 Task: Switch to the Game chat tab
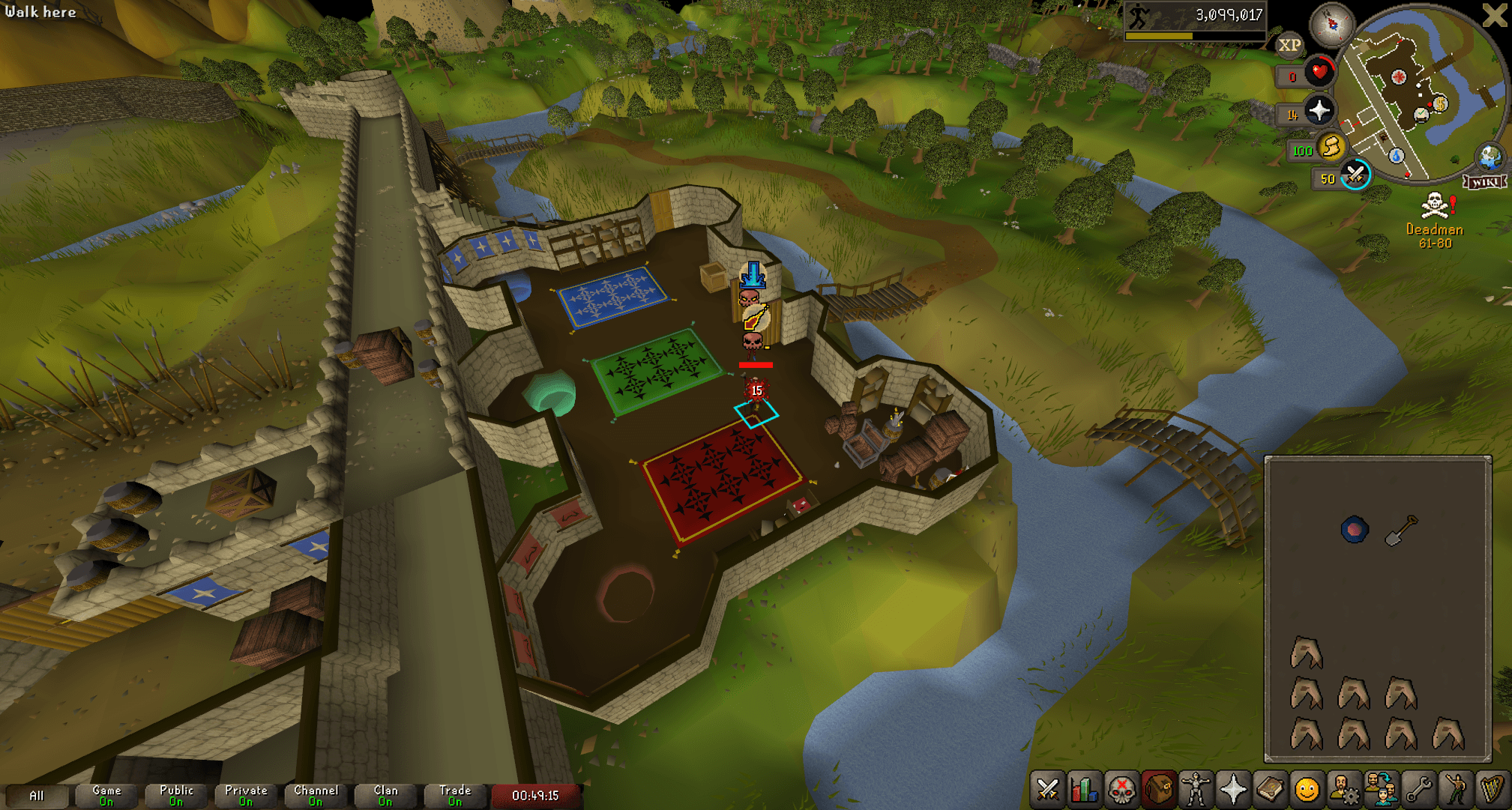coord(106,794)
